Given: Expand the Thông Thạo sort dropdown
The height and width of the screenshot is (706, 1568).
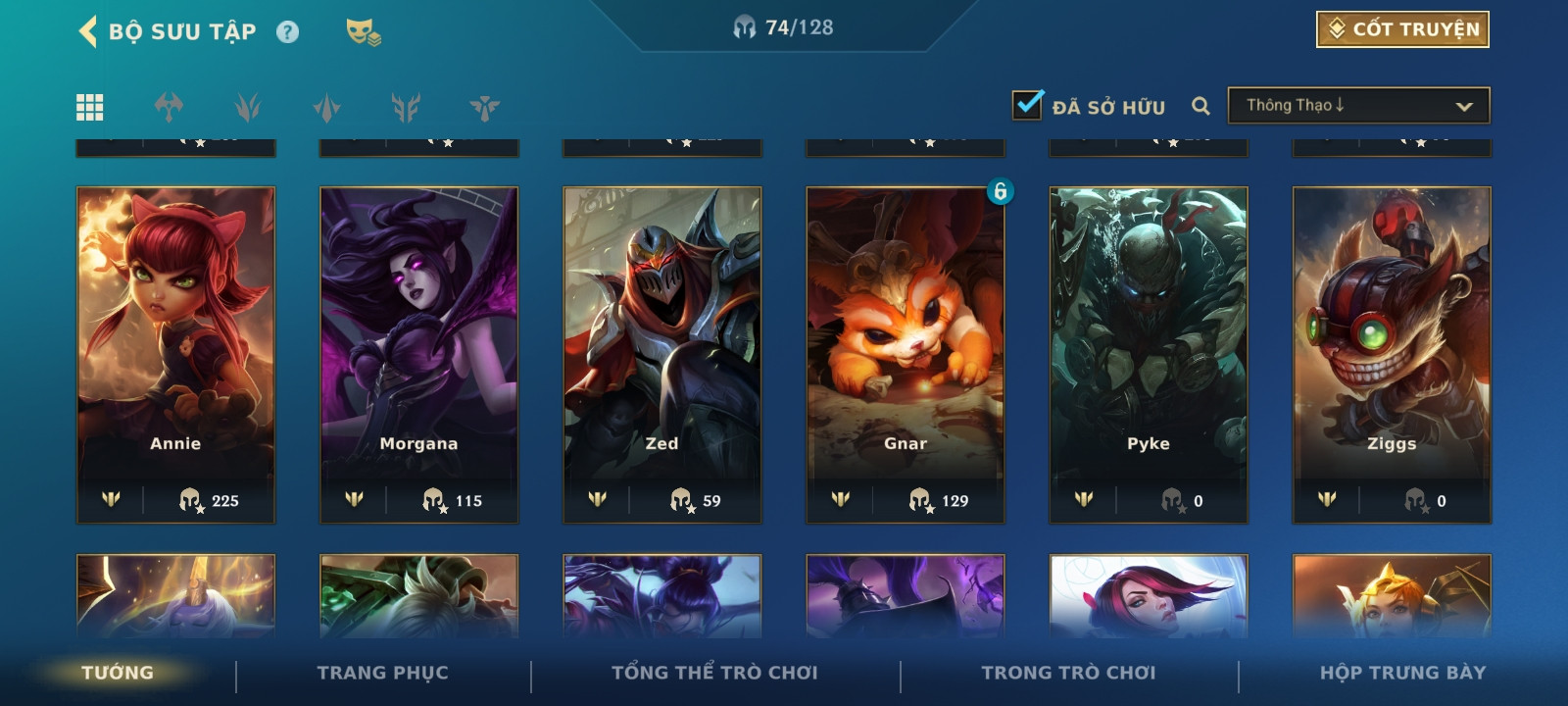Looking at the screenshot, I should point(1358,106).
